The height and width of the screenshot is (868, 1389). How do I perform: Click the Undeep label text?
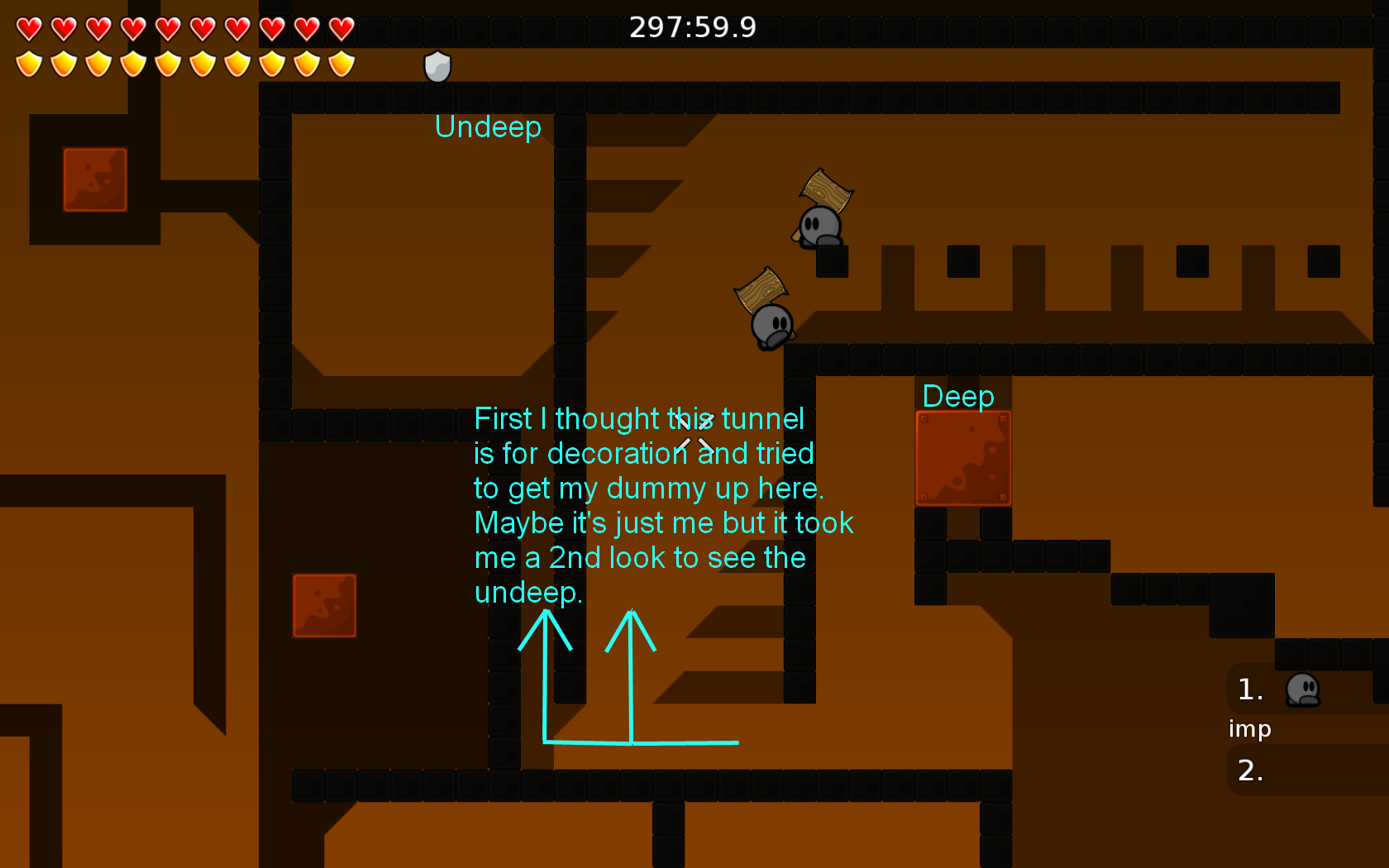[488, 127]
